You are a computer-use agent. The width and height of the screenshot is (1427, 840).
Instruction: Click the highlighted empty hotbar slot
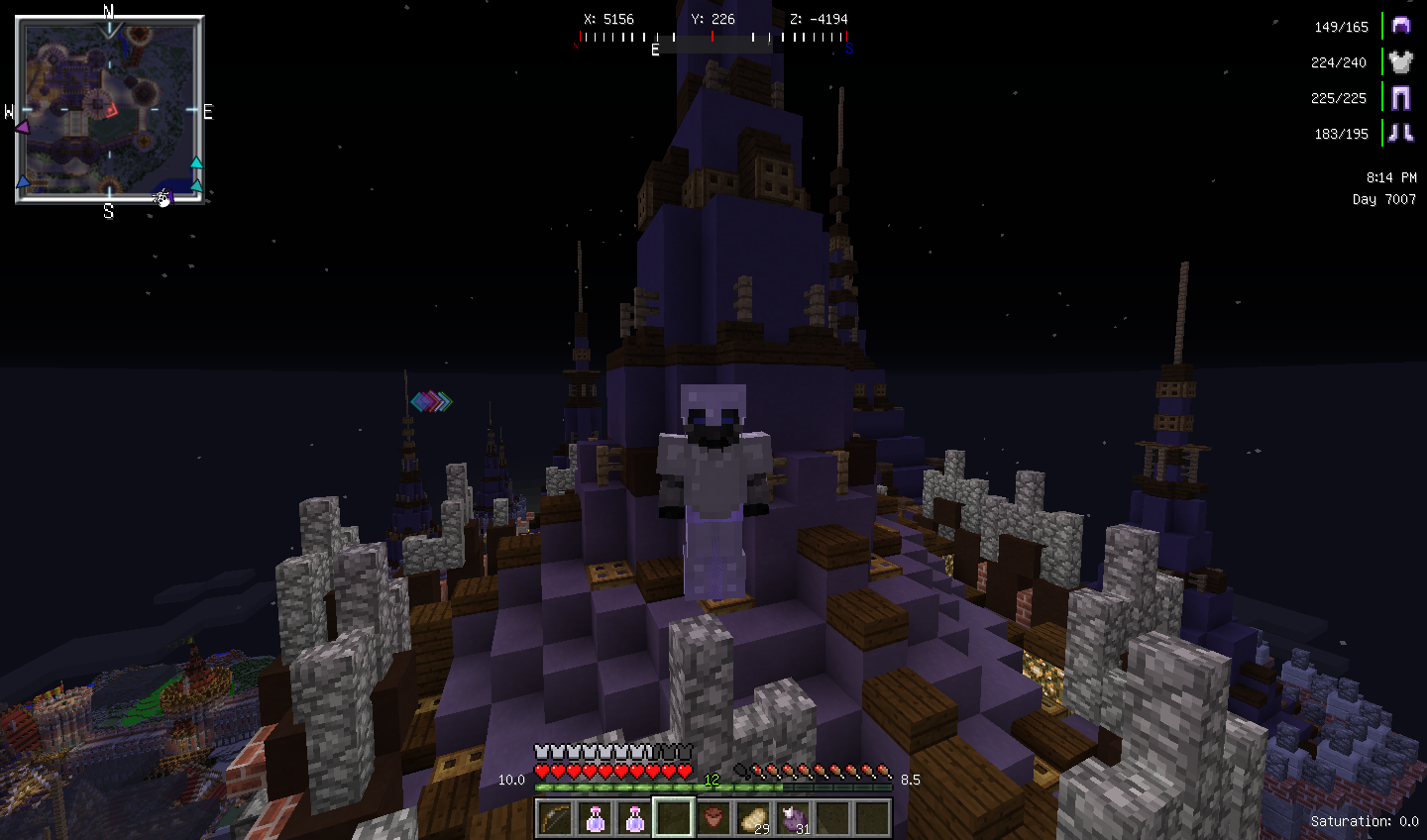(673, 818)
